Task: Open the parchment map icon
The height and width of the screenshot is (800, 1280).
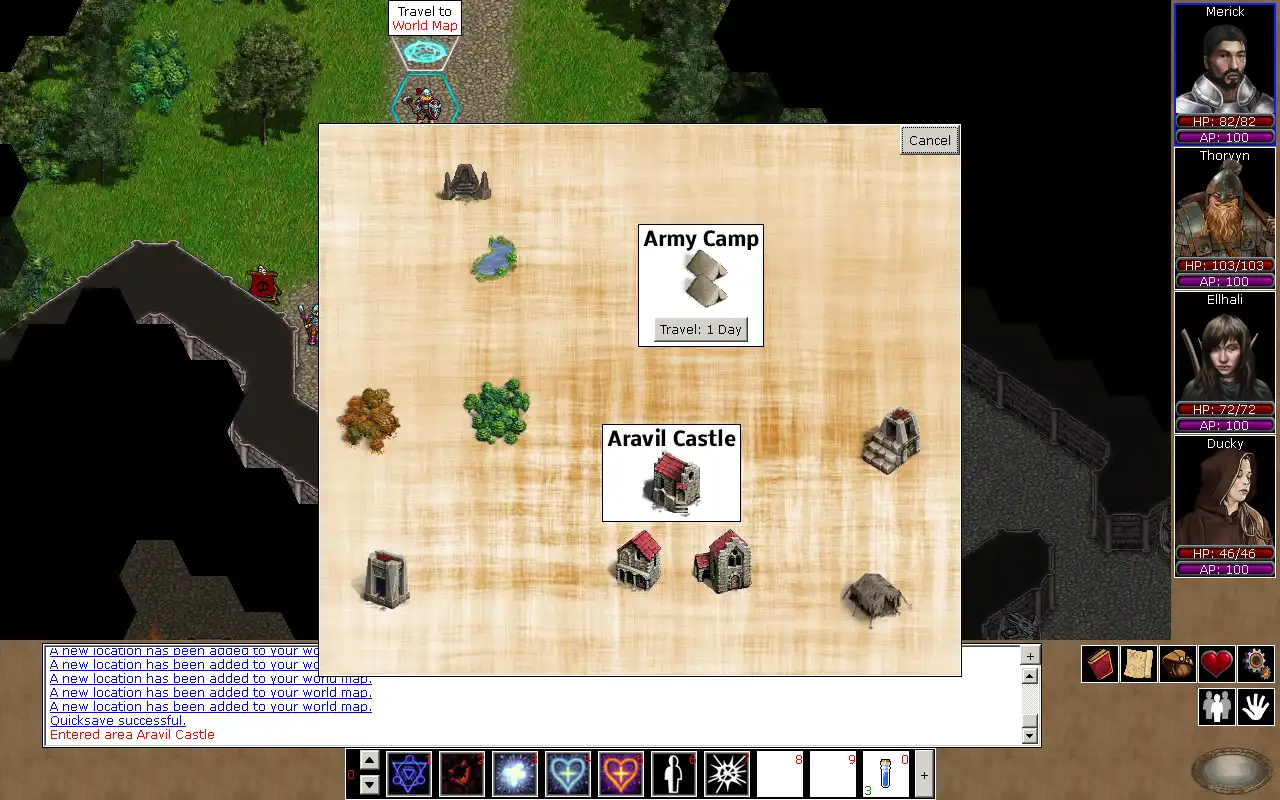Action: [1139, 664]
